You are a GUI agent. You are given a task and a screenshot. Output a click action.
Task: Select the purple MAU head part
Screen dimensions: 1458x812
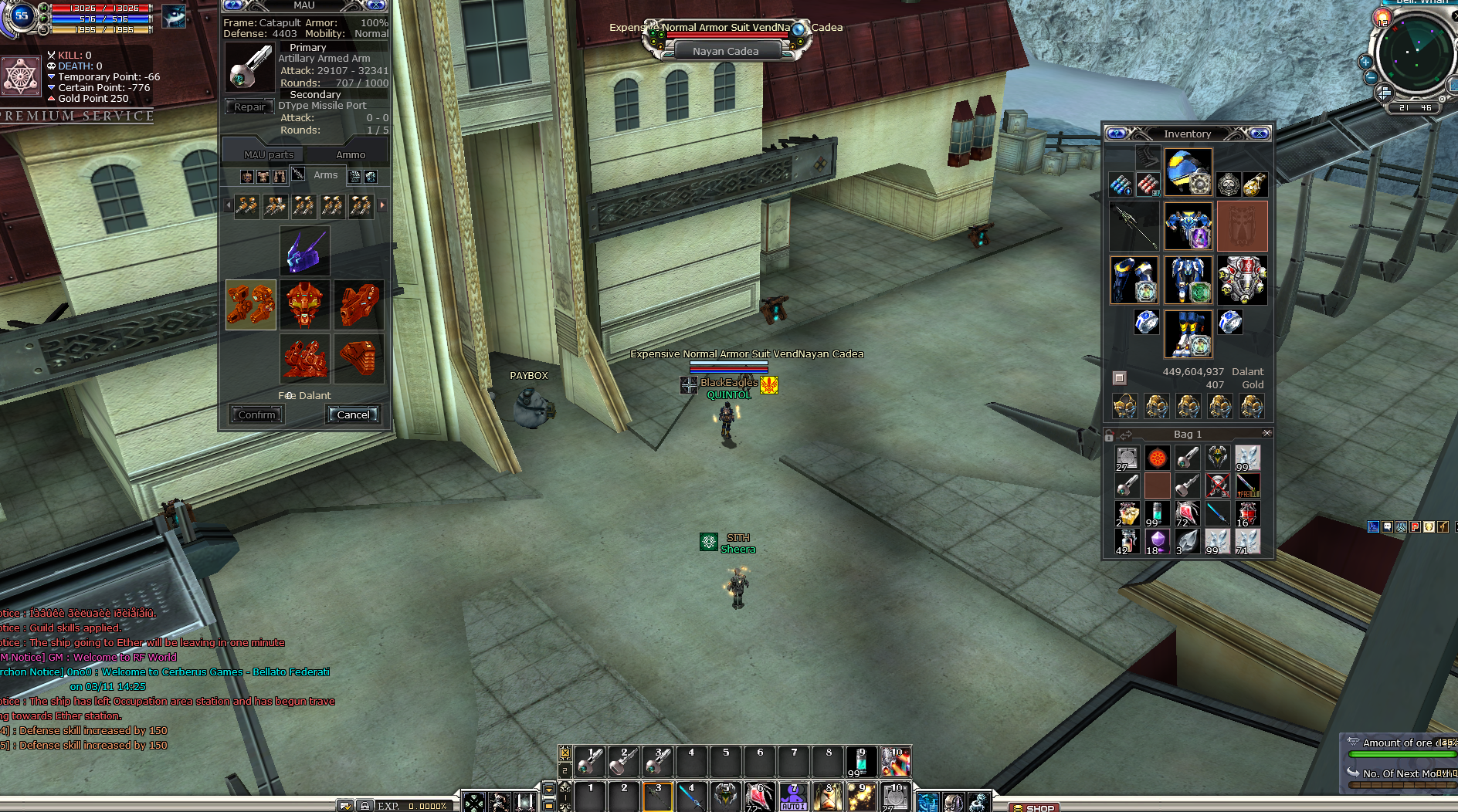coord(305,252)
